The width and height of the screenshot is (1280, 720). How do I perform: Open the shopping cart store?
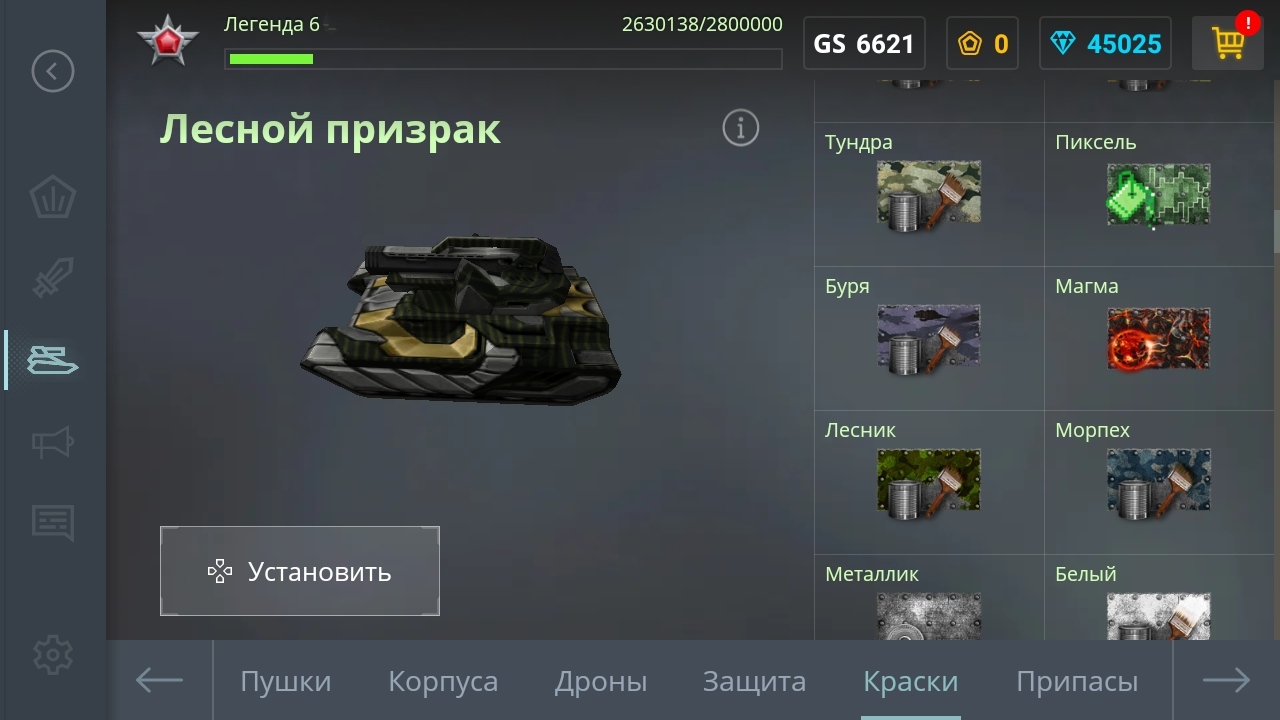pyautogui.click(x=1227, y=43)
